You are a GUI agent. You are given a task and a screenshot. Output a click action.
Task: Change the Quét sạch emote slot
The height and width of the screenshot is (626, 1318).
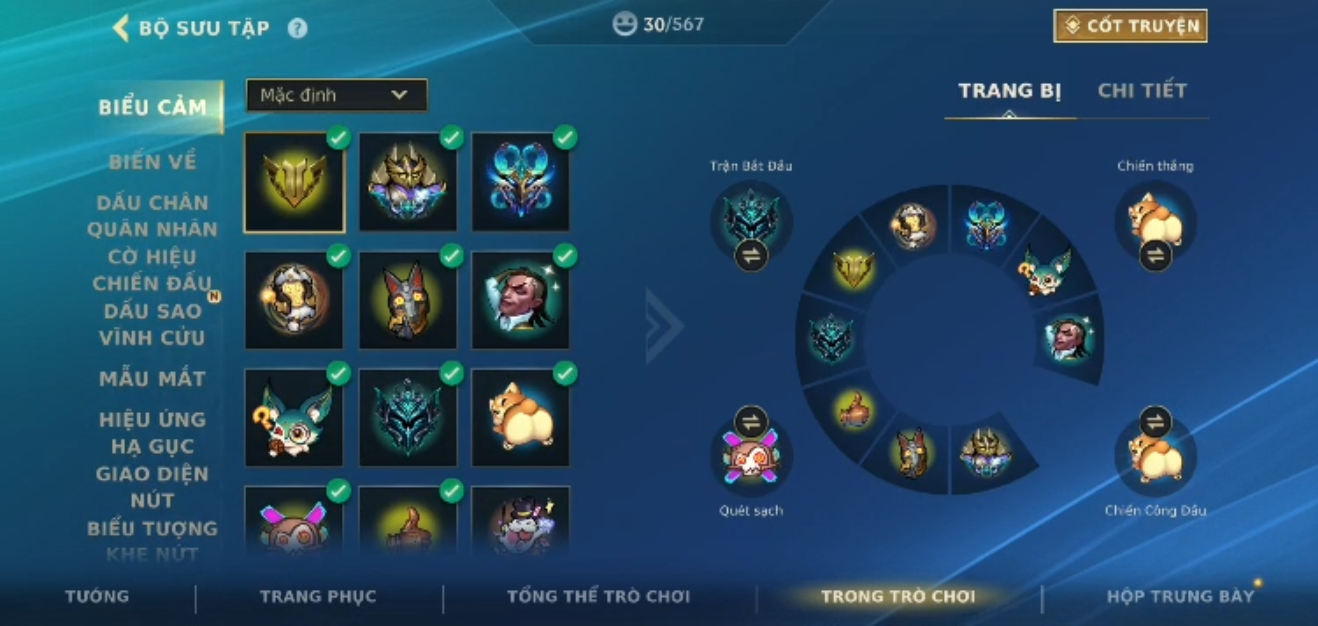[x=751, y=422]
